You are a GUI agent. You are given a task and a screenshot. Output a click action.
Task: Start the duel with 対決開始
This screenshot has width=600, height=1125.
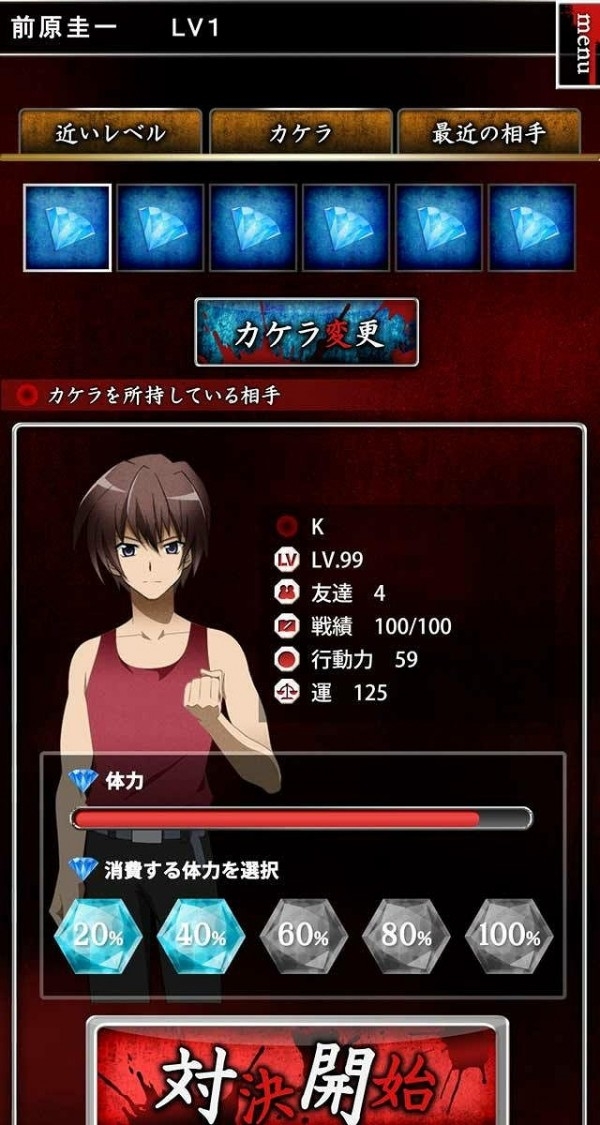point(296,1080)
